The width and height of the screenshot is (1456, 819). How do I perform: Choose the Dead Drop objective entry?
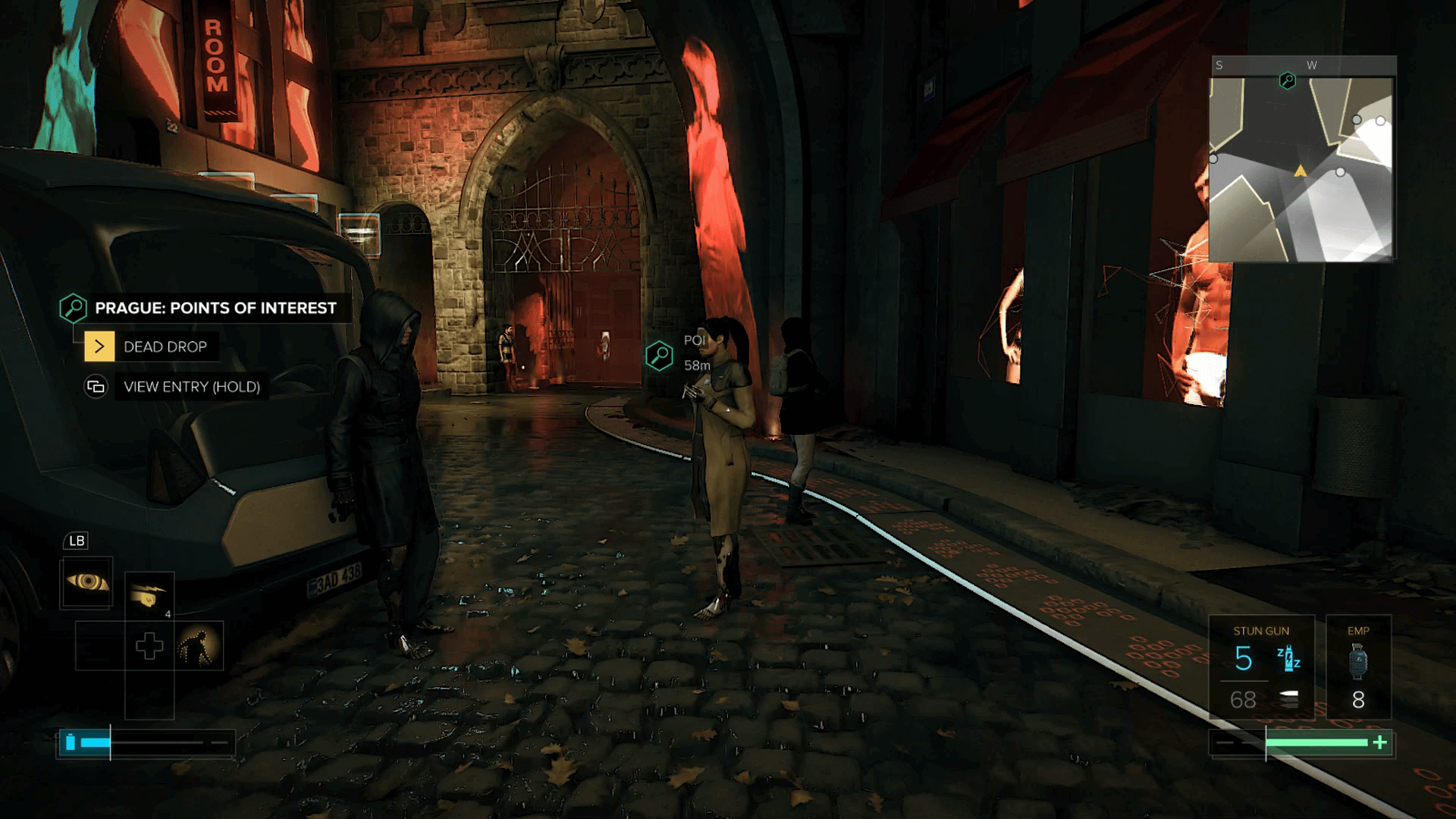pos(165,347)
